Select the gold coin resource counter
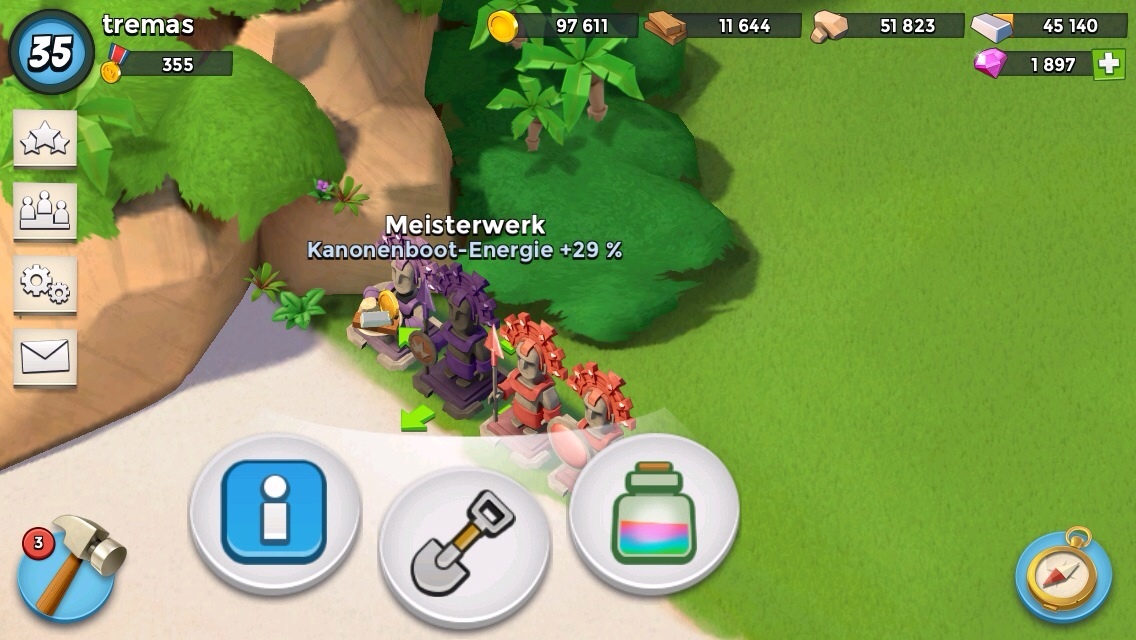This screenshot has width=1136, height=640. [x=564, y=26]
